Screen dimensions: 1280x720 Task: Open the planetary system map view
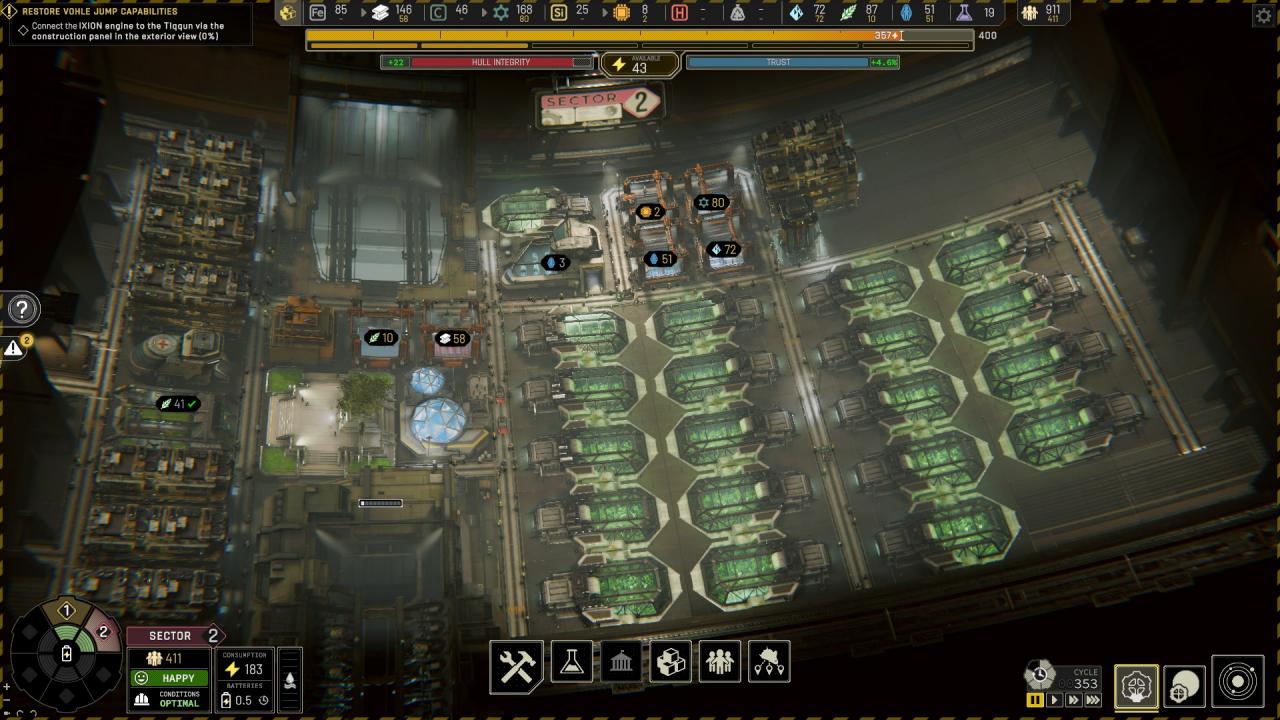(x=1238, y=682)
